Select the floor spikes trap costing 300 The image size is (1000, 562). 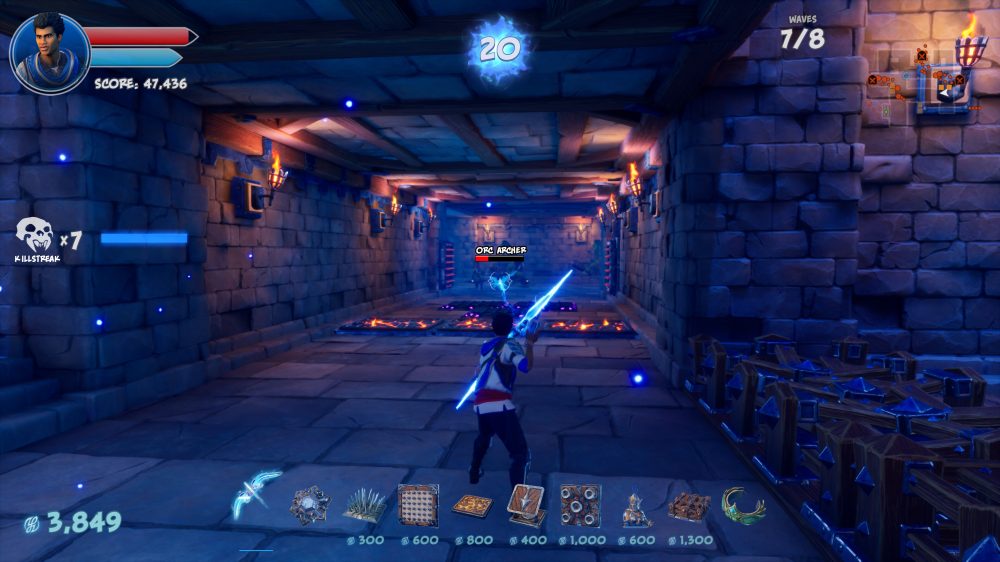coord(365,505)
